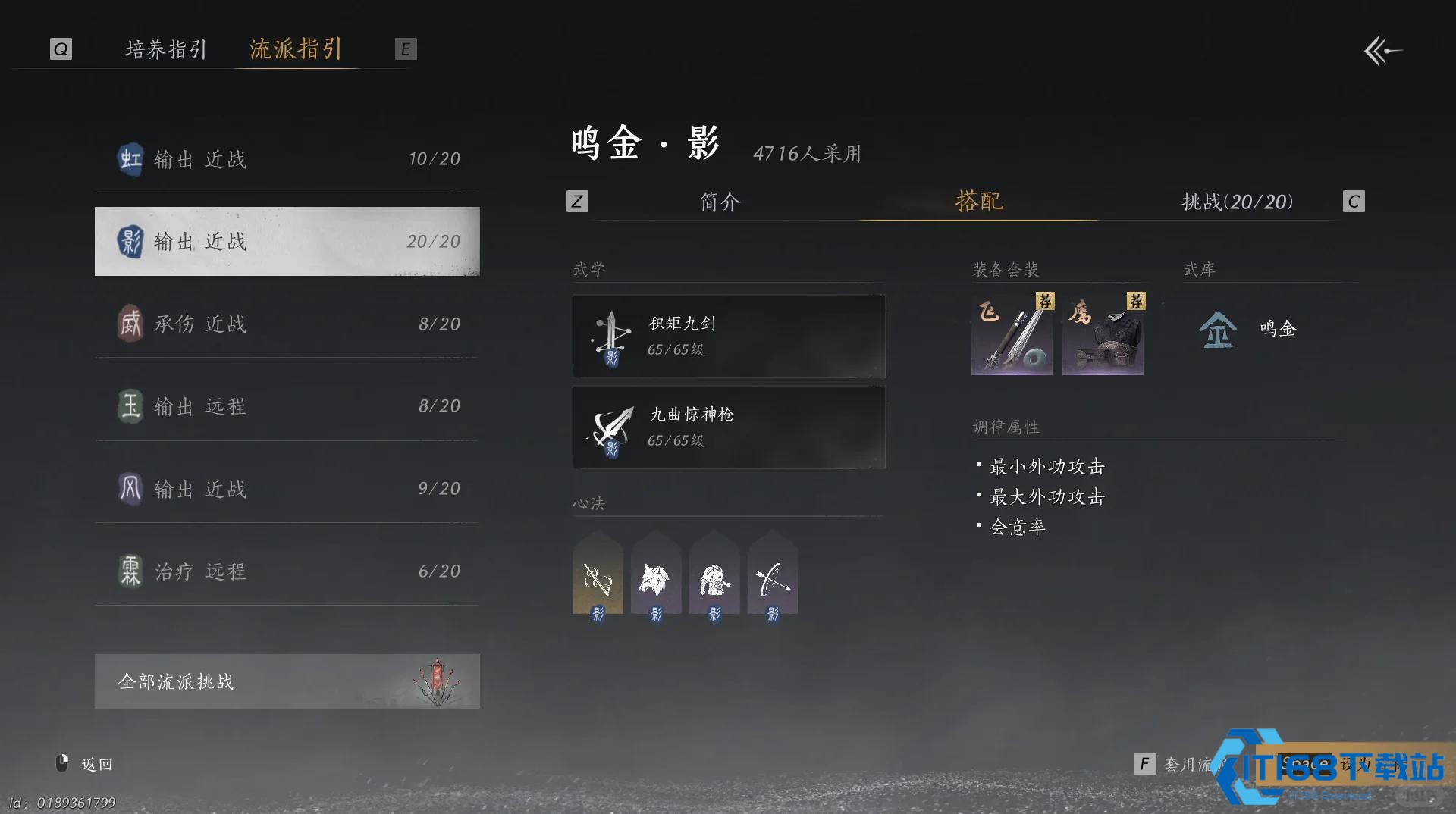
Task: Select the 虹 melee output school icon
Action: [130, 159]
